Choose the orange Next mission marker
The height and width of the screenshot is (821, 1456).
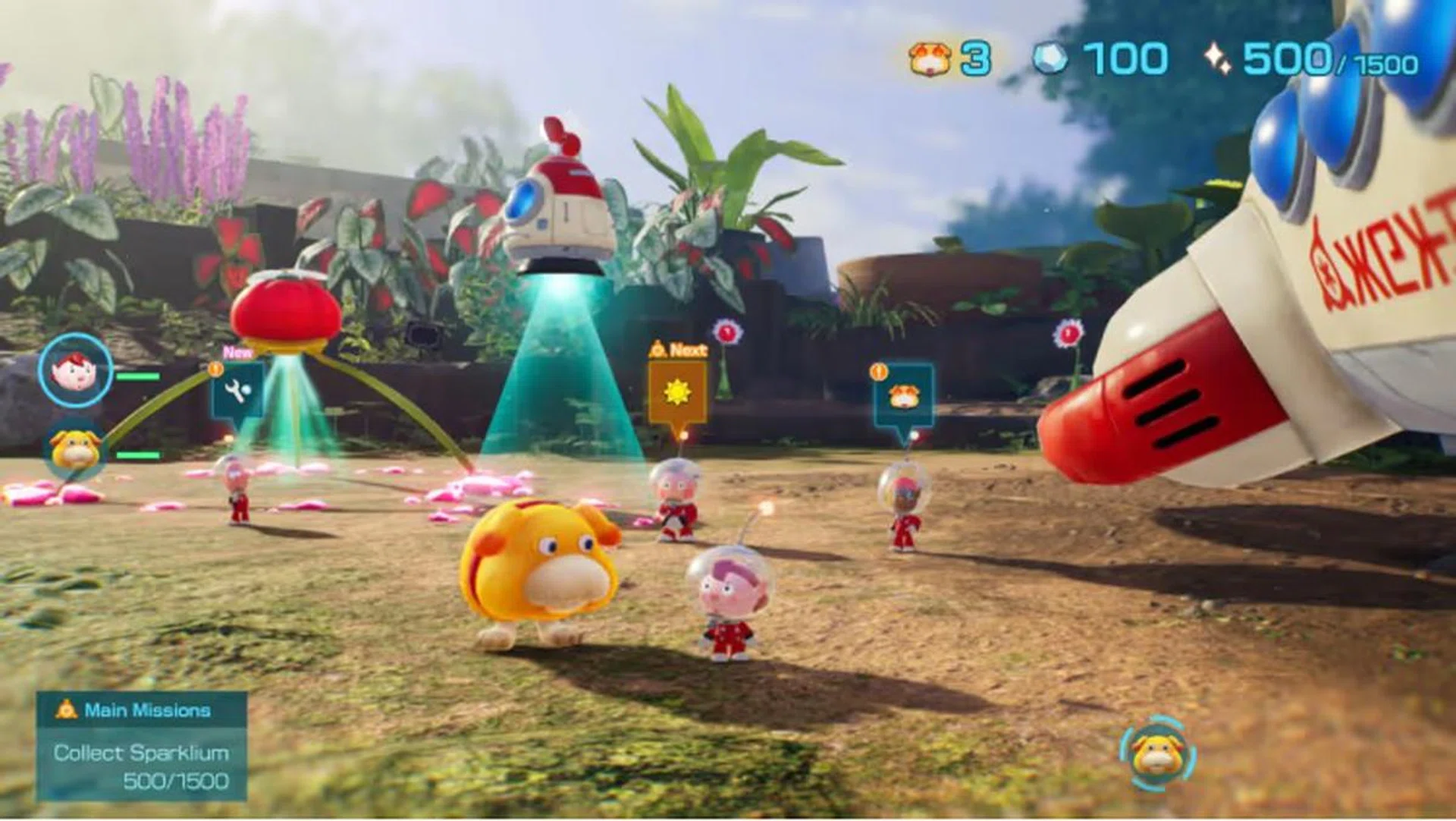pos(676,392)
